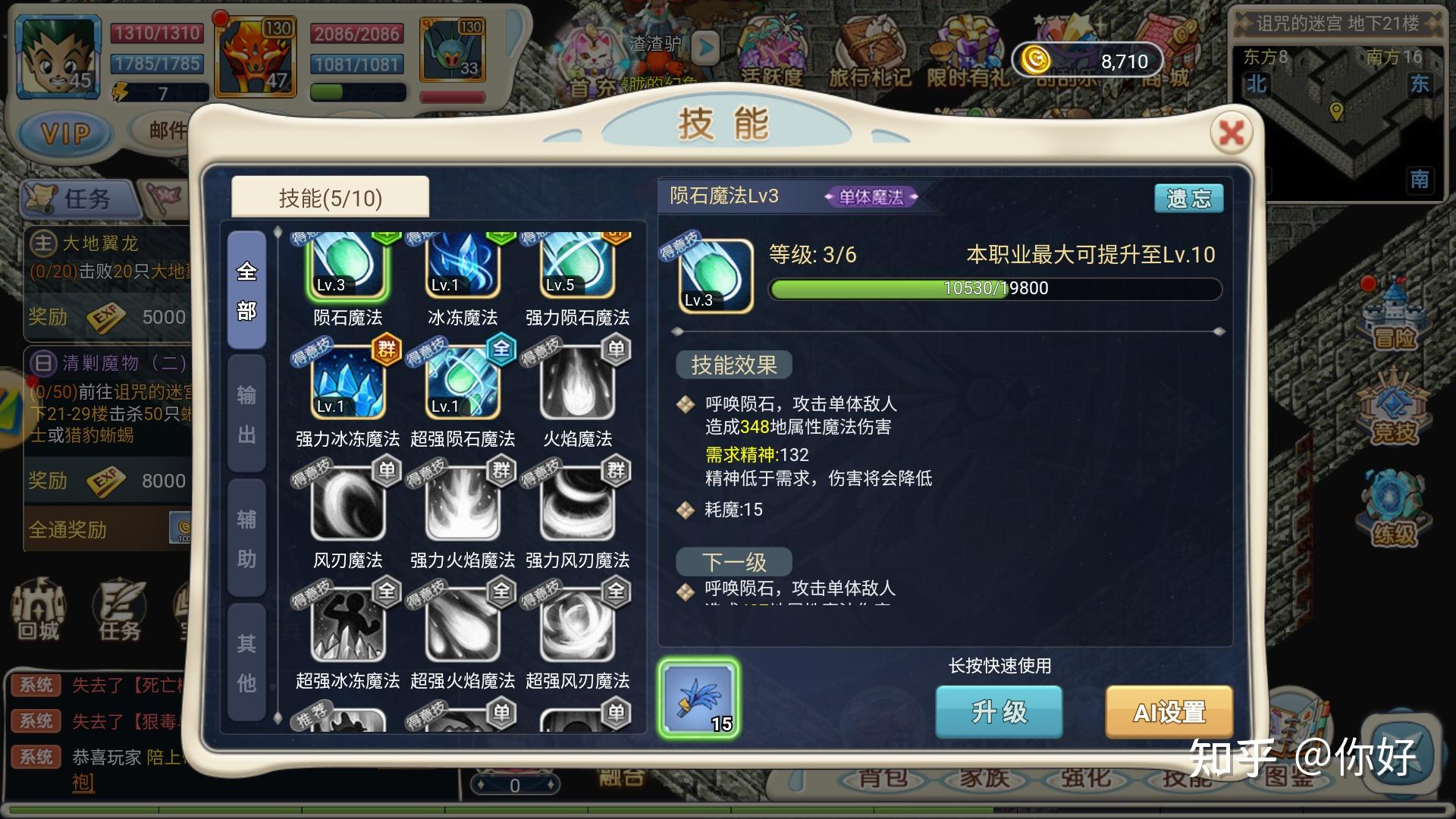Choose the locked 风刃魔法 skill

(348, 504)
